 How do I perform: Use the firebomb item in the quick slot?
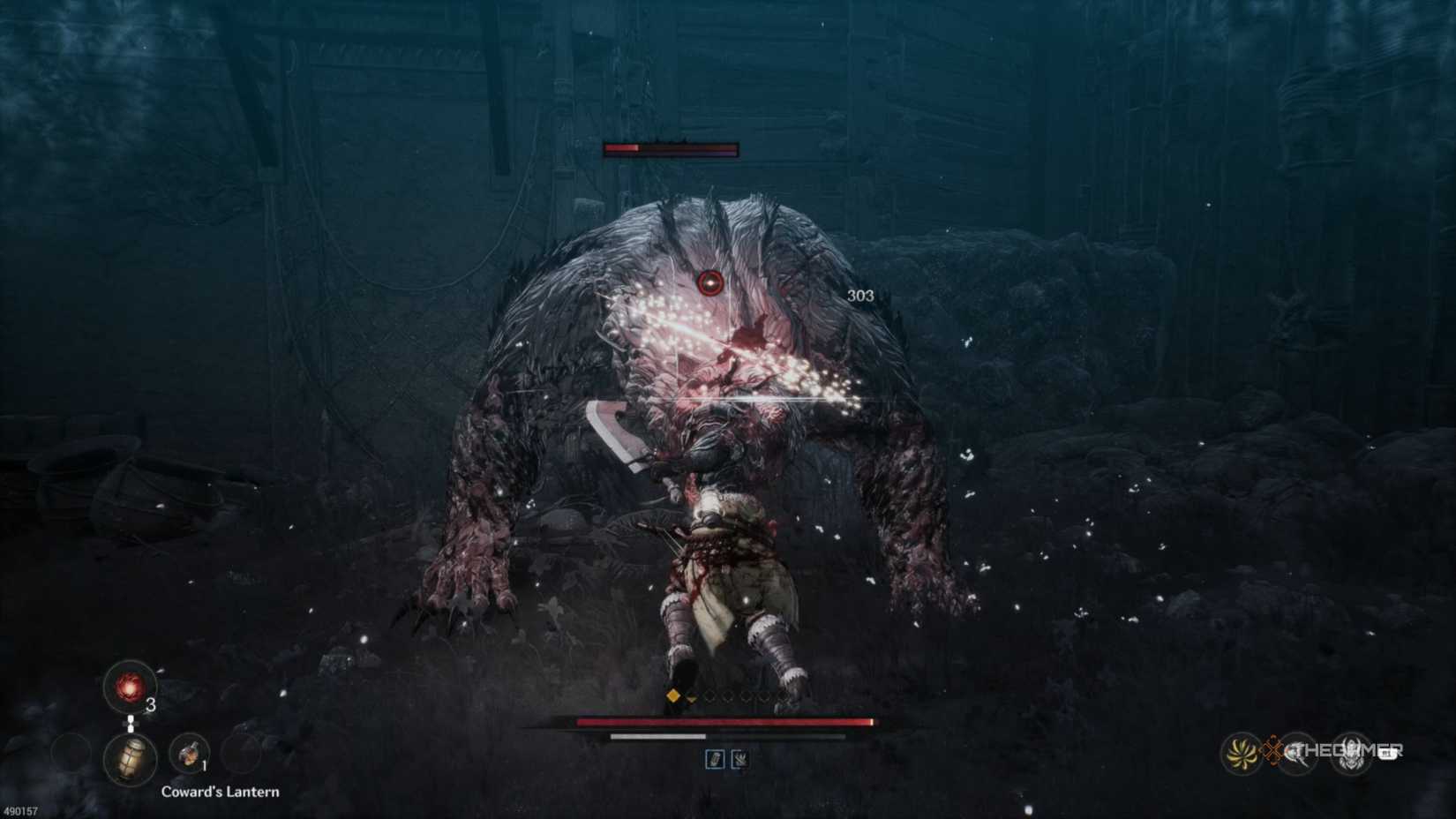coord(188,756)
